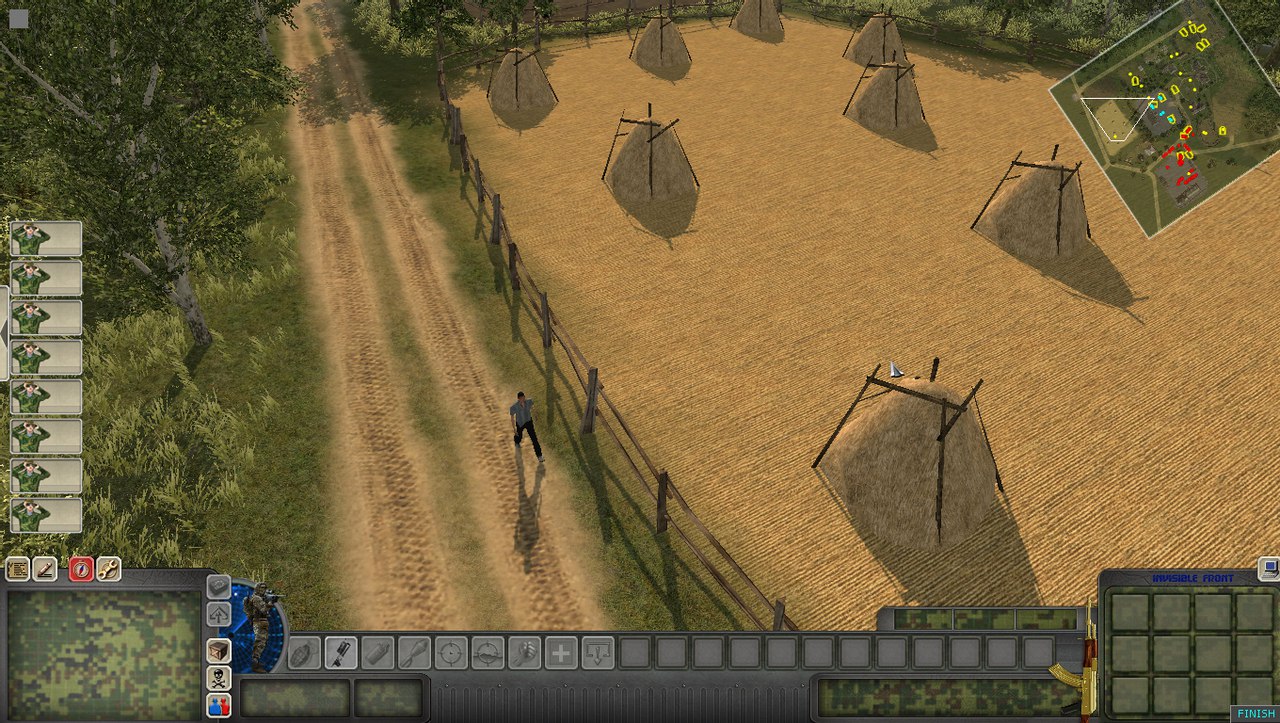Click the gray square in top-left corner

pyautogui.click(x=18, y=18)
